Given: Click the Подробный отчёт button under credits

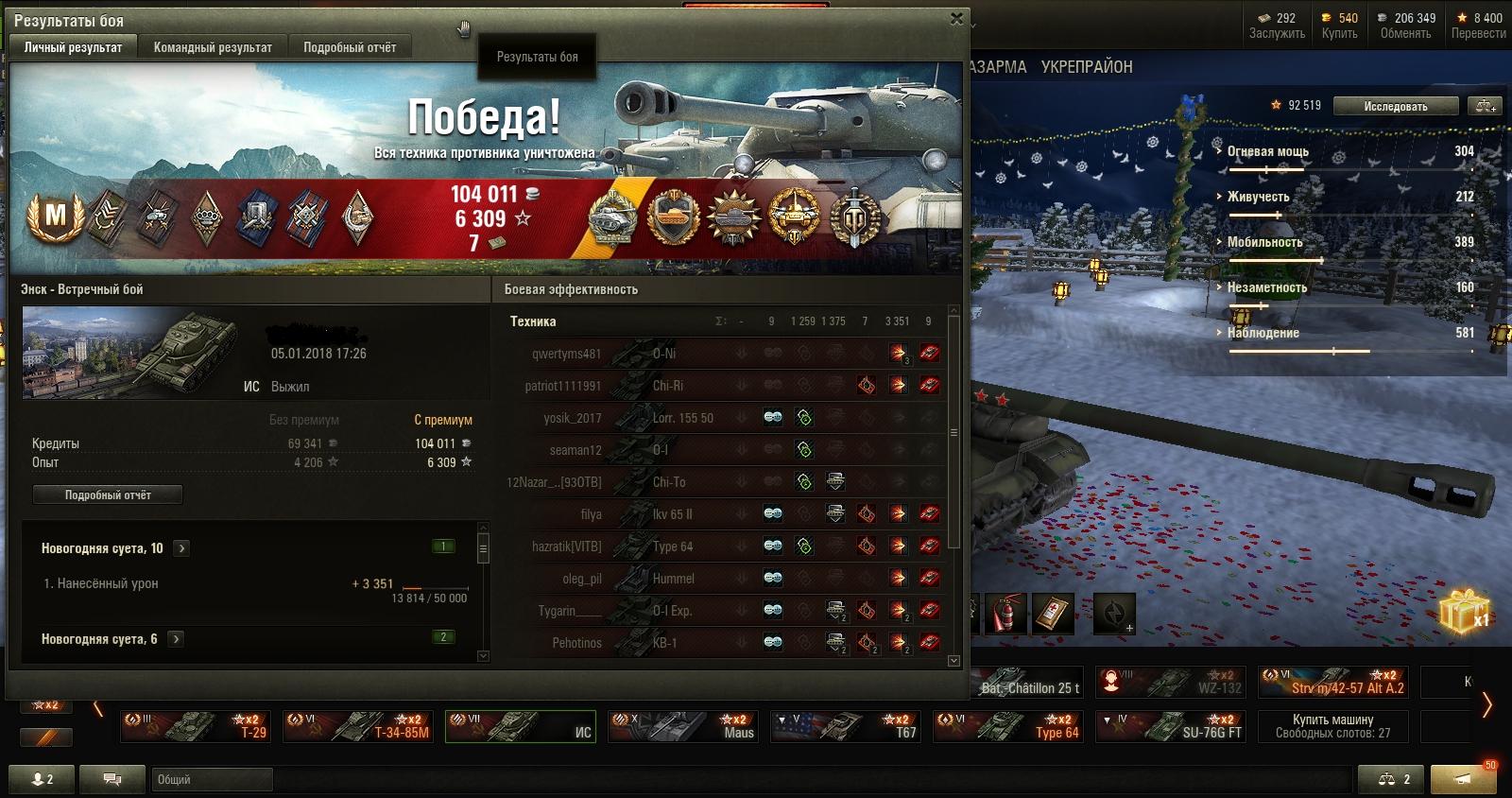Looking at the screenshot, I should coord(108,494).
